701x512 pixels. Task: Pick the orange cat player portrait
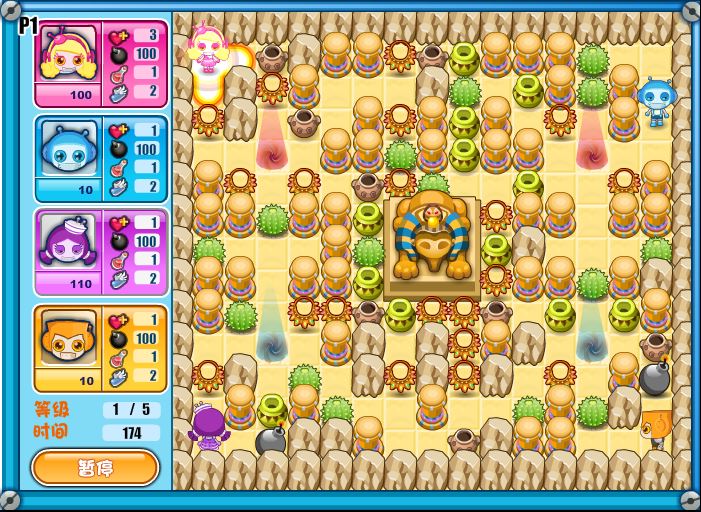pos(67,338)
